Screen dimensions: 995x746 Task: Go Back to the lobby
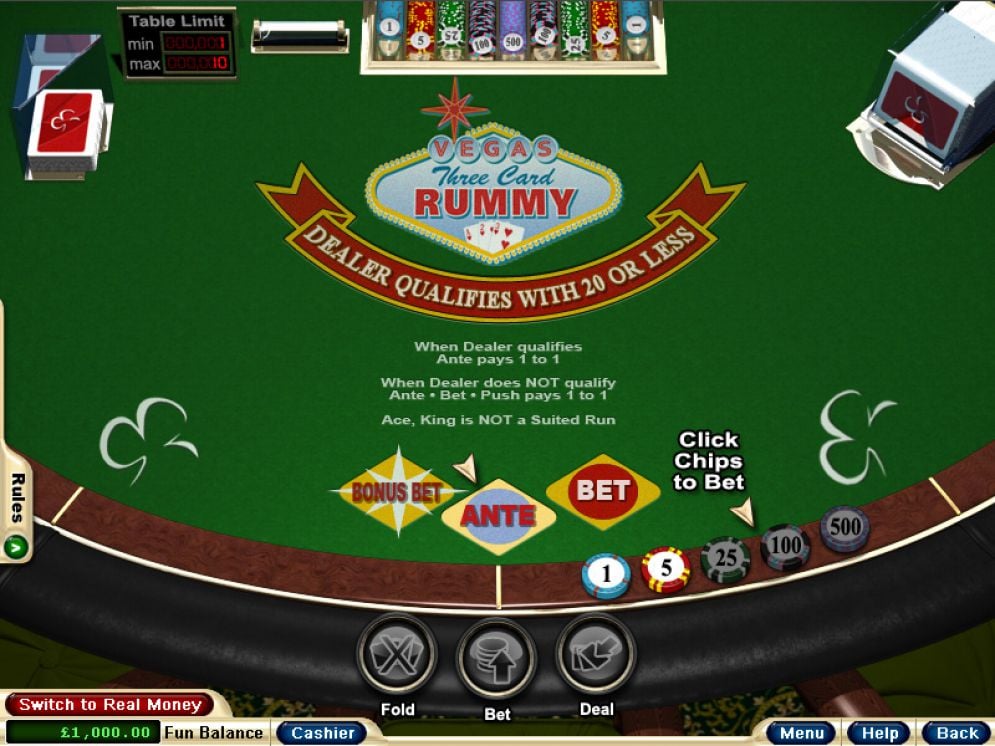[x=957, y=733]
